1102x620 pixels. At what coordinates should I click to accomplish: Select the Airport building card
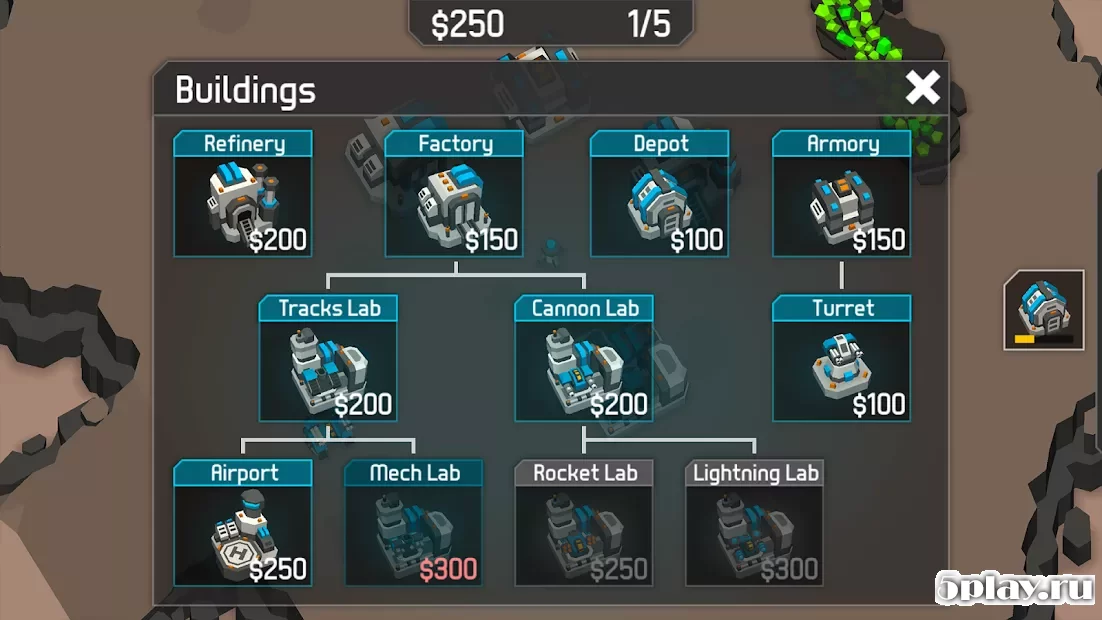243,522
